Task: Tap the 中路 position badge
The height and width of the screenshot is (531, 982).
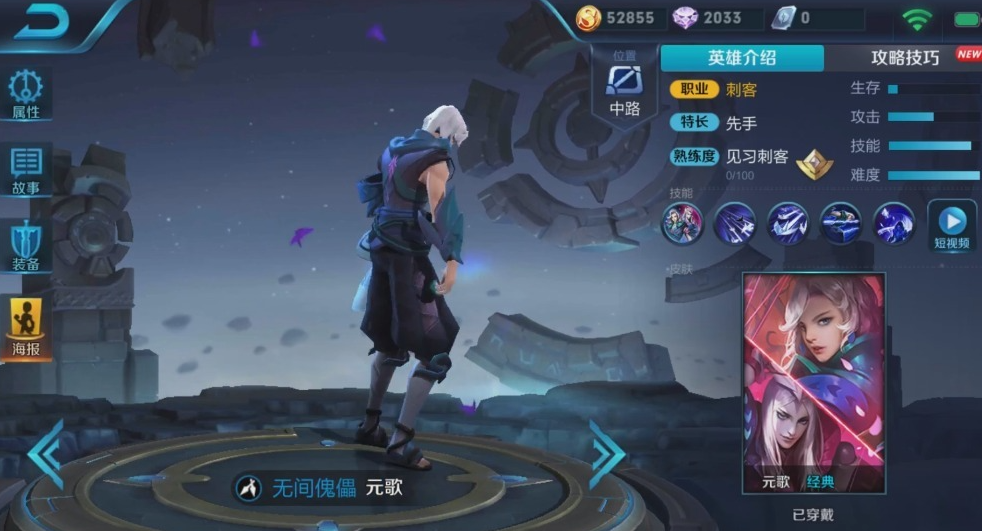Action: pyautogui.click(x=625, y=88)
